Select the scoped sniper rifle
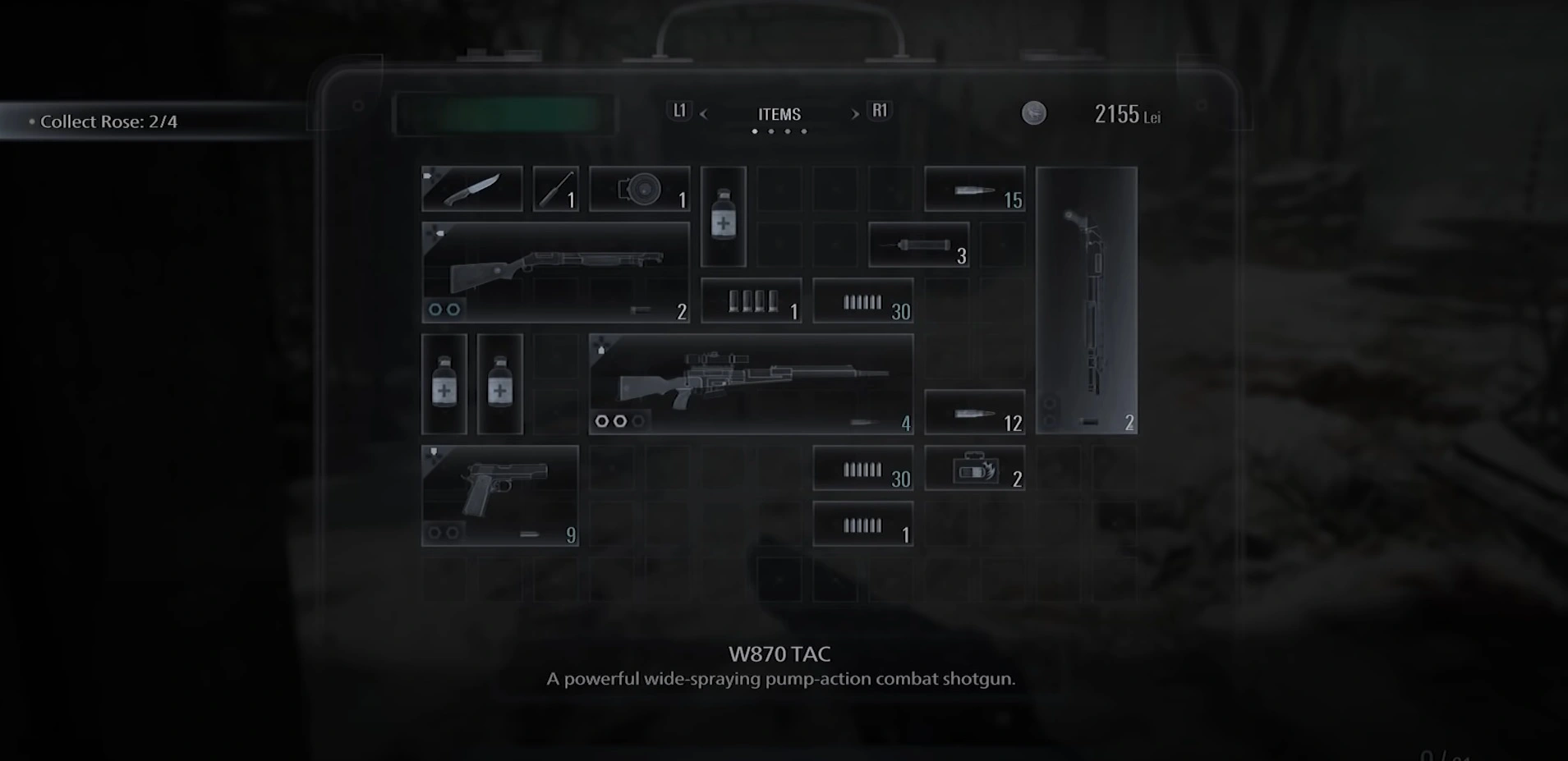The height and width of the screenshot is (761, 1568). coord(751,383)
